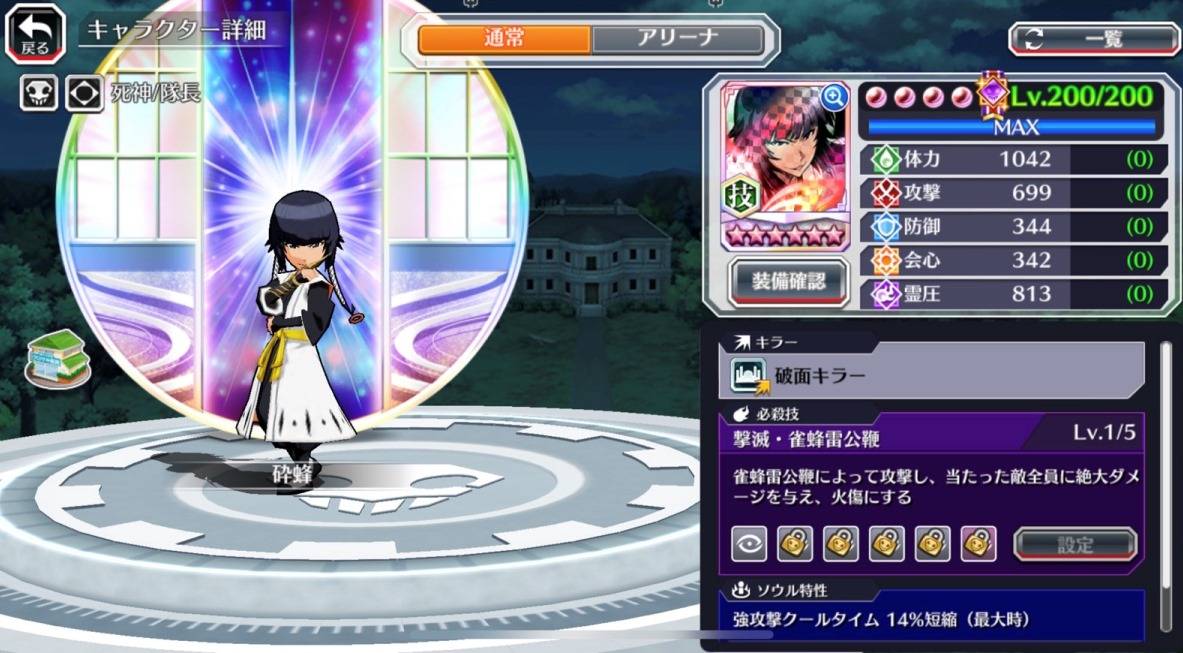Image resolution: width=1183 pixels, height=653 pixels.
Task: Enlarge the character portrait with the magnifier
Action: pos(833,96)
